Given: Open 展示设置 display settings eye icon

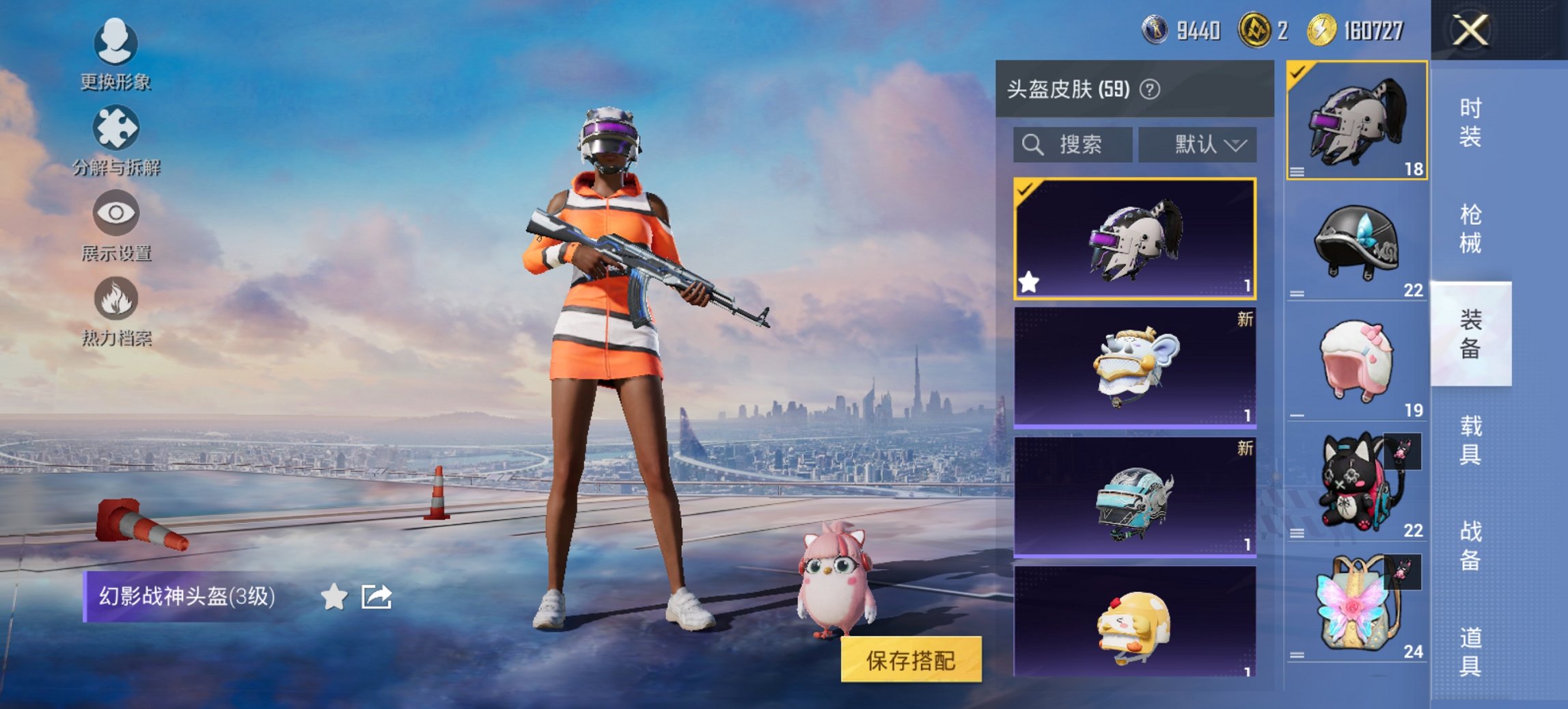Looking at the screenshot, I should click(116, 215).
